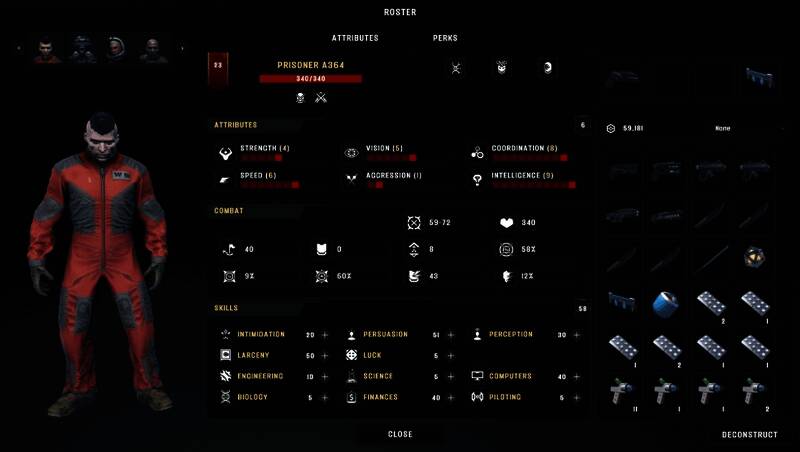Open the Attributes tab

click(x=355, y=38)
